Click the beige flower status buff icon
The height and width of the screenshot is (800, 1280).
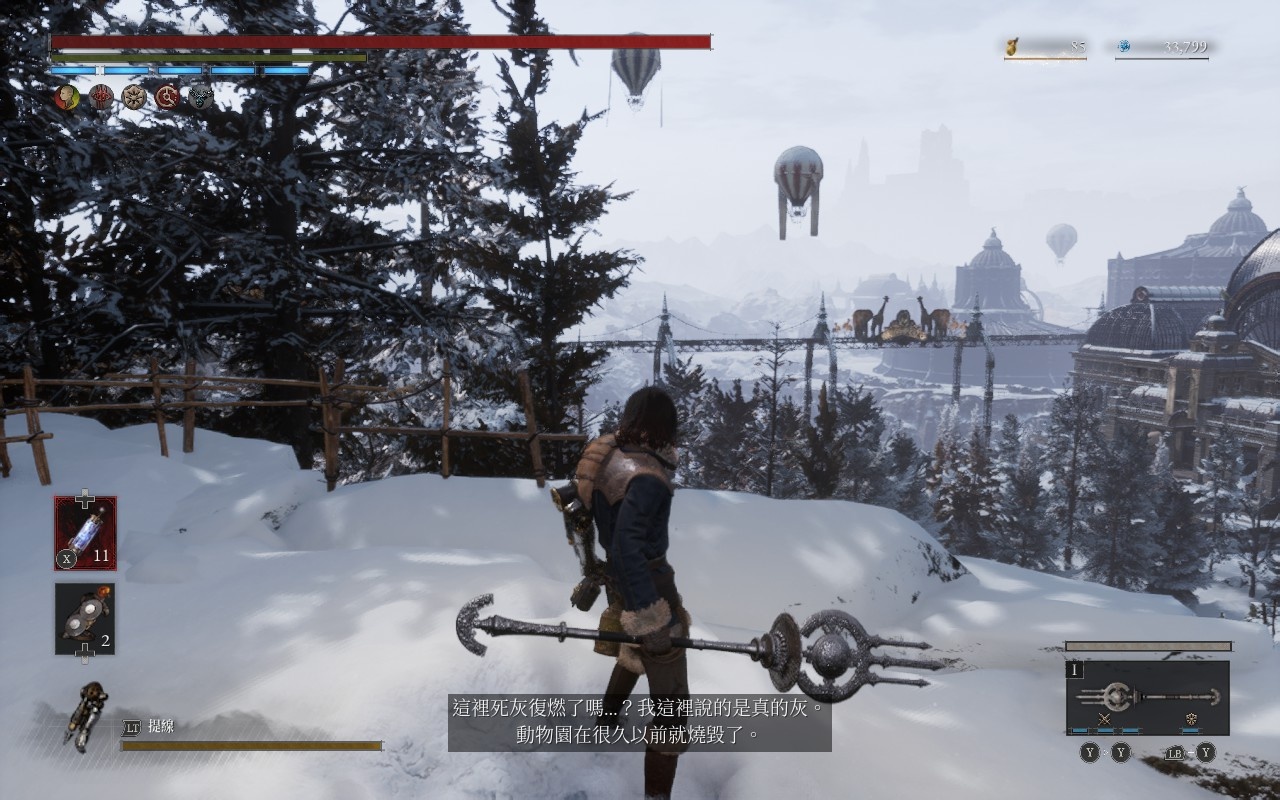pyautogui.click(x=134, y=97)
